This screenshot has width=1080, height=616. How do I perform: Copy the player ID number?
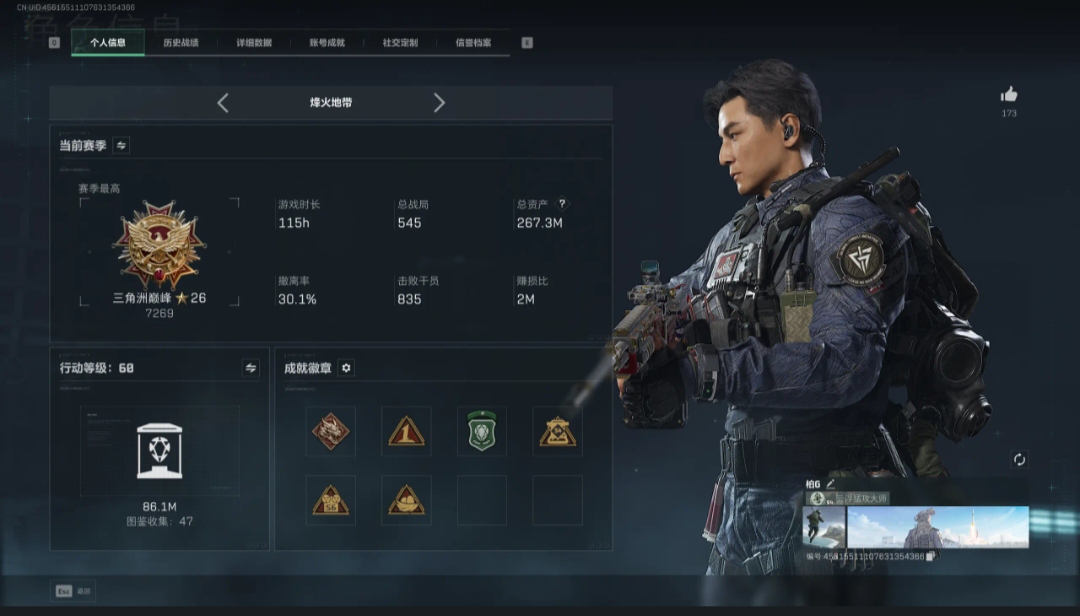coord(932,556)
